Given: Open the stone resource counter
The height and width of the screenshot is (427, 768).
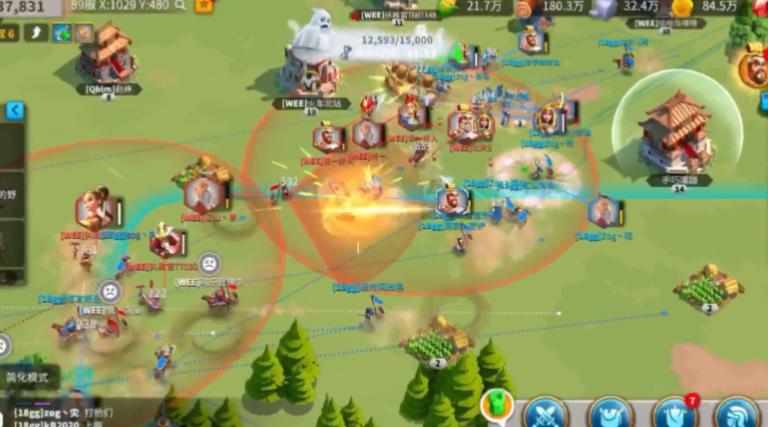Looking at the screenshot, I should click(x=604, y=7).
